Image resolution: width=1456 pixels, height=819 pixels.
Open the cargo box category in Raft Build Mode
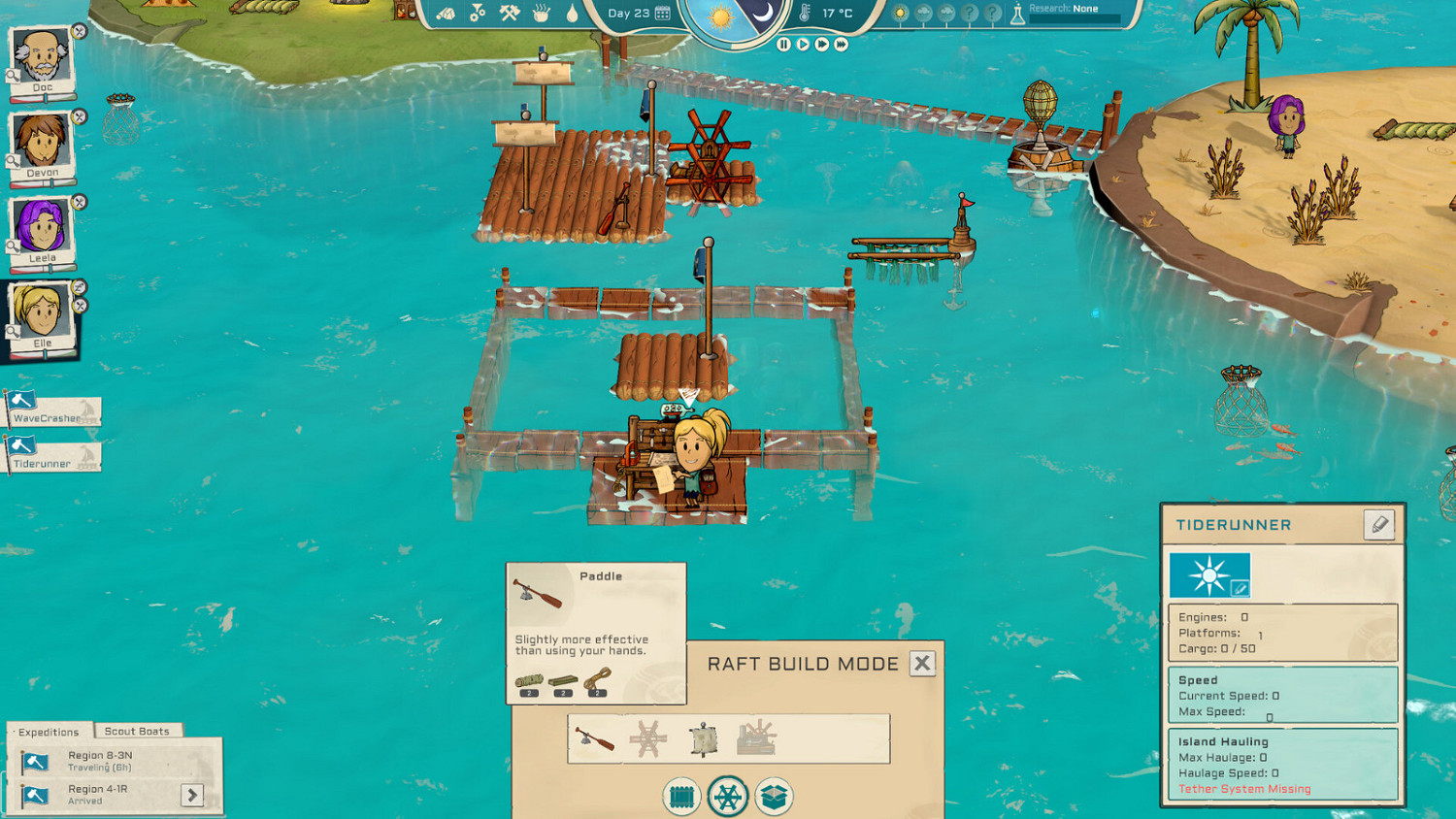point(775,796)
